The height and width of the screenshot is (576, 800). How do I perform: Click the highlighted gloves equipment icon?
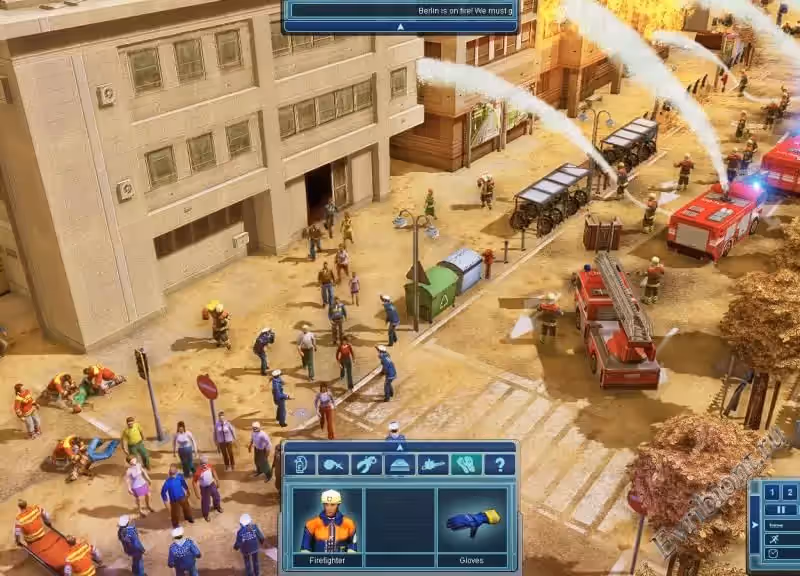click(x=466, y=464)
